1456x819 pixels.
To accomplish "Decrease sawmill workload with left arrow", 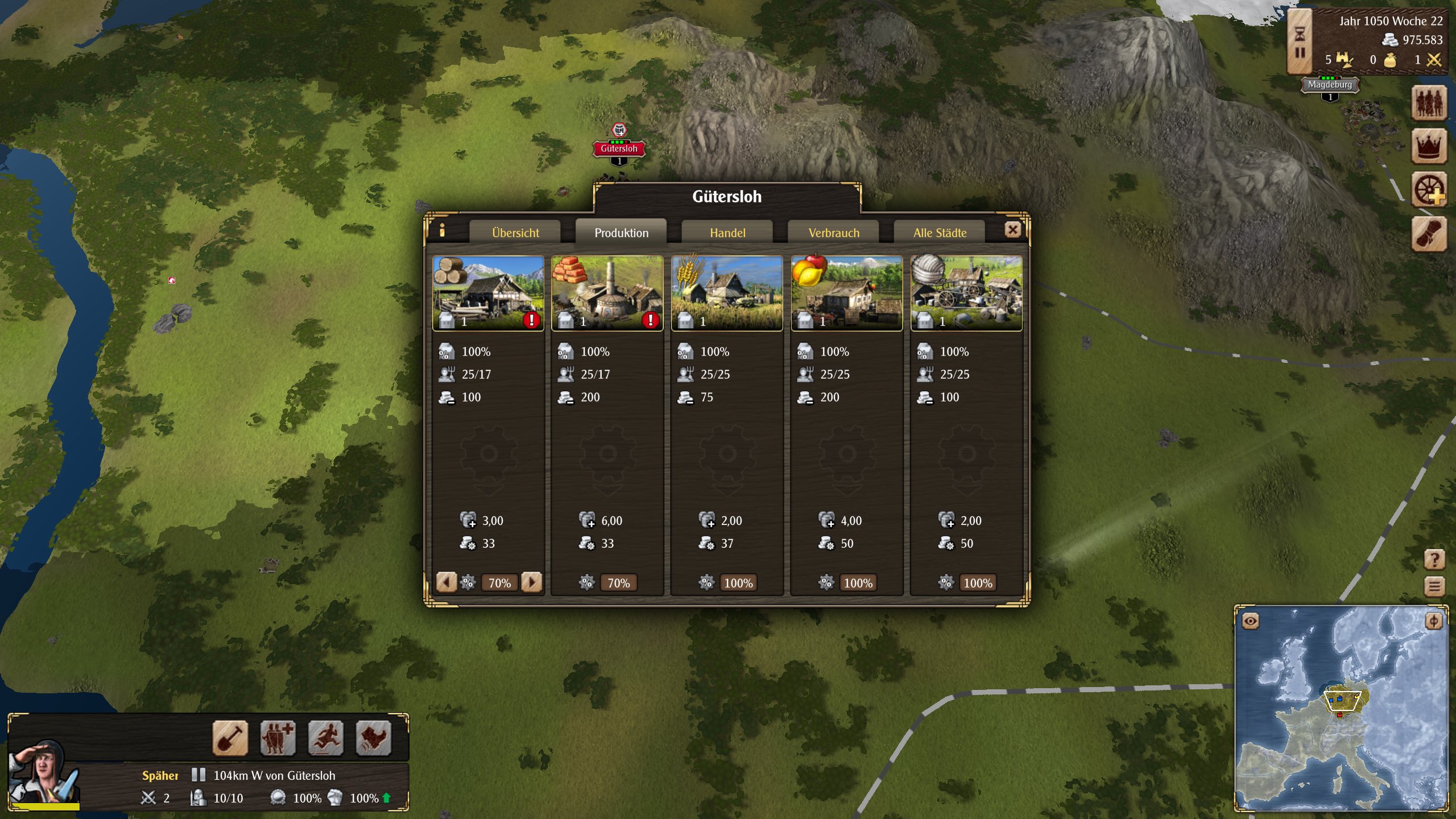I will 446,582.
